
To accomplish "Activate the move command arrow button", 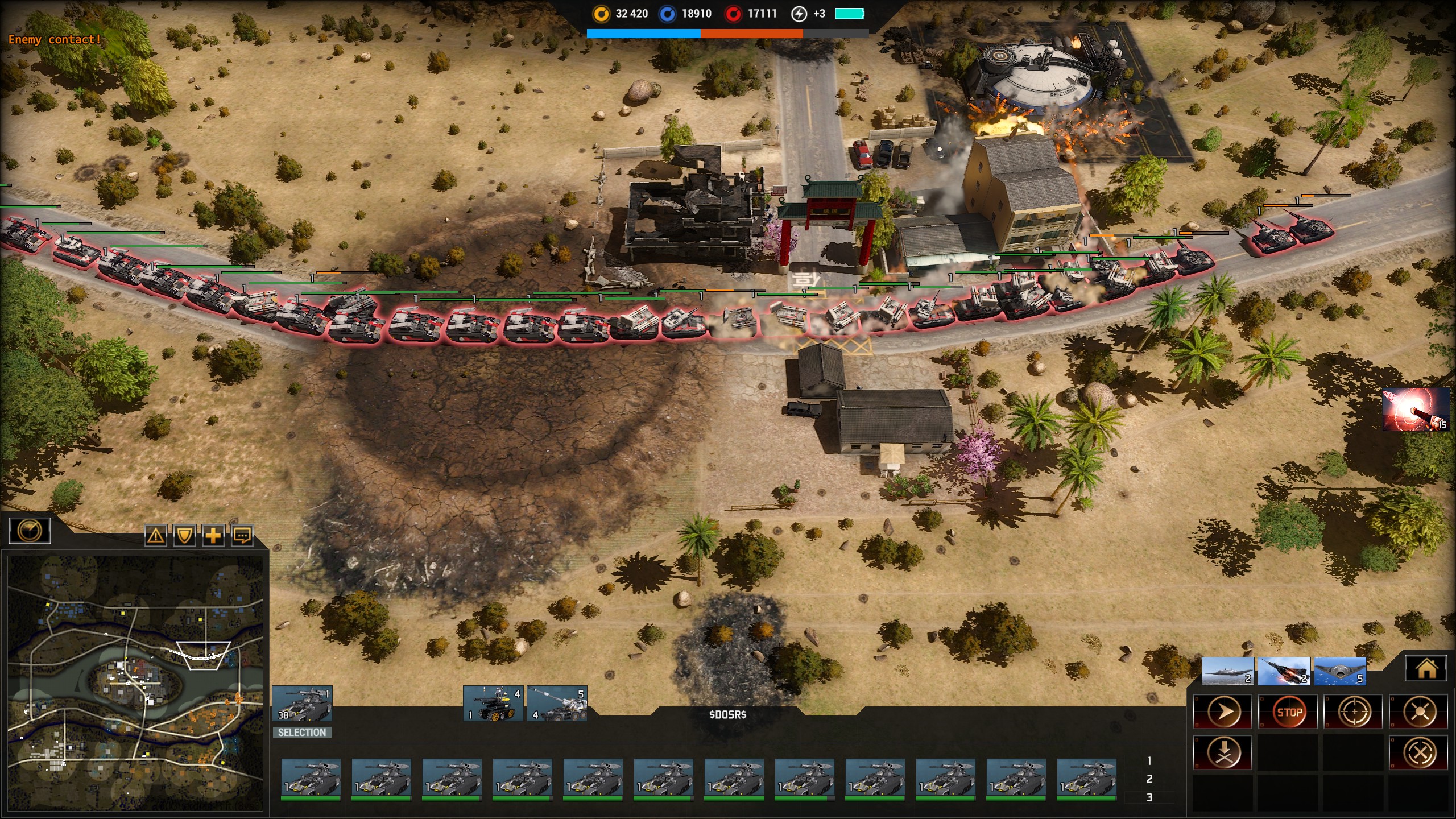I will [1223, 712].
